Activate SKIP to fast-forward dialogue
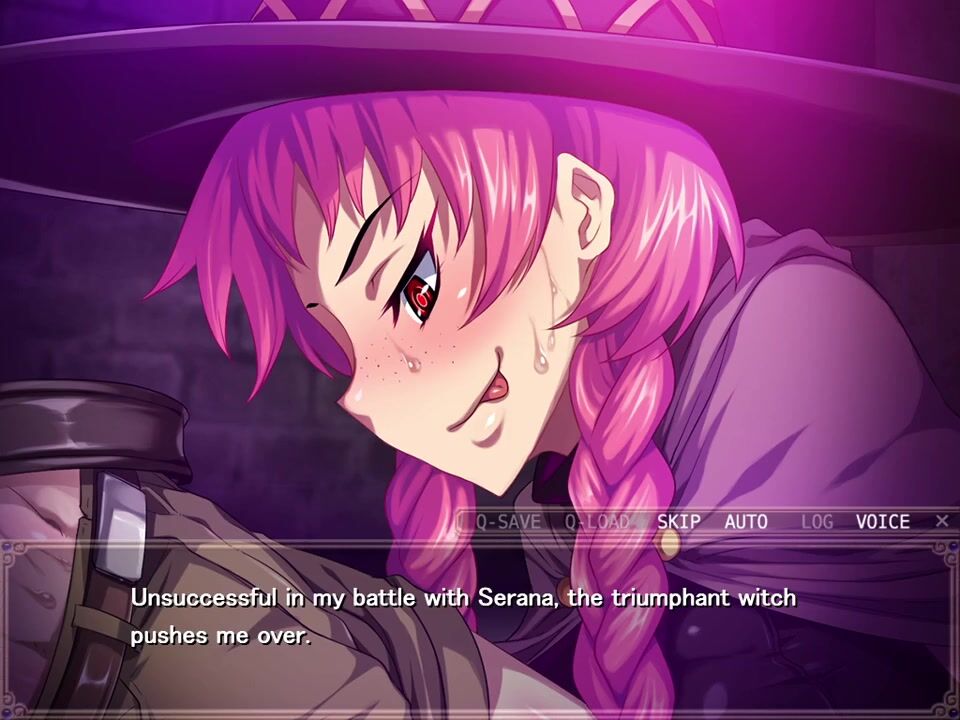The image size is (960, 720). [679, 521]
